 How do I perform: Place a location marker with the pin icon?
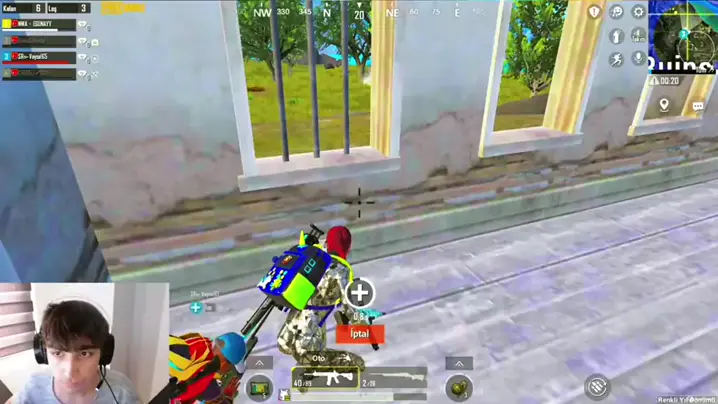pyautogui.click(x=665, y=105)
